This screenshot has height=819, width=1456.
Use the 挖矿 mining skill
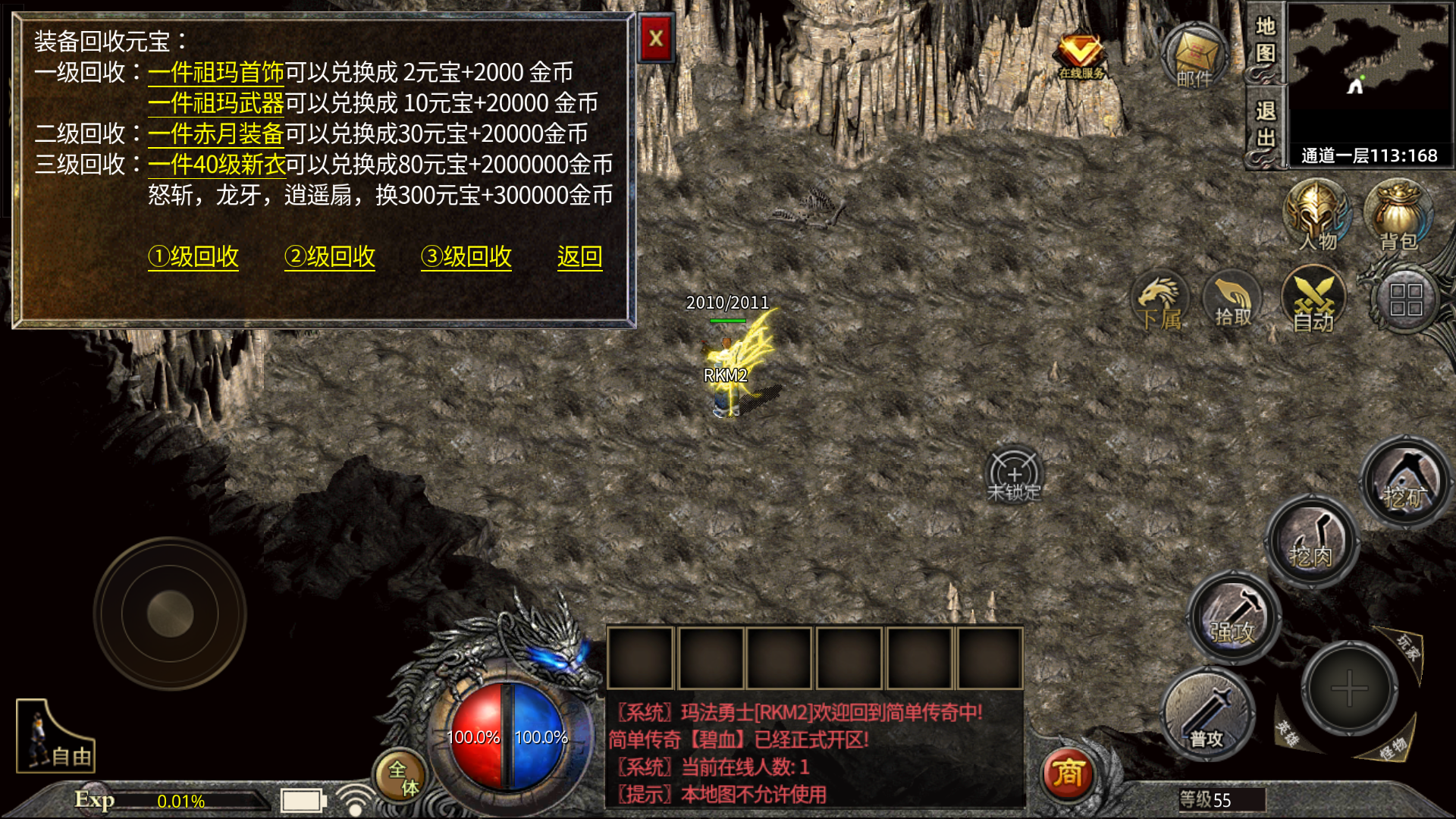[x=1405, y=483]
